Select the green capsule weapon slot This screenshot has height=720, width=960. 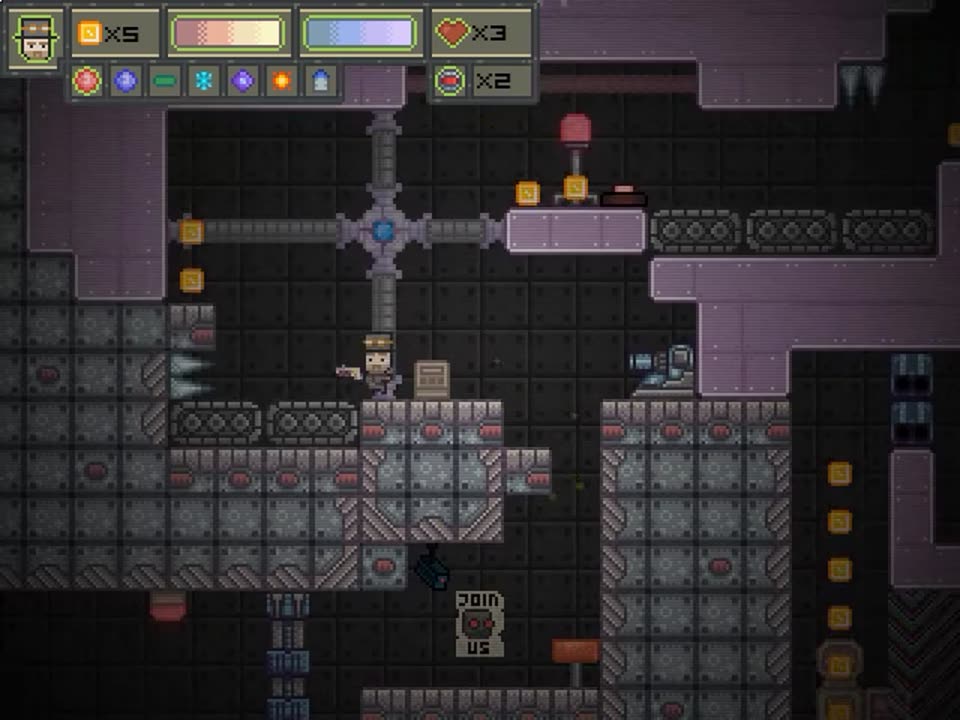click(x=164, y=80)
